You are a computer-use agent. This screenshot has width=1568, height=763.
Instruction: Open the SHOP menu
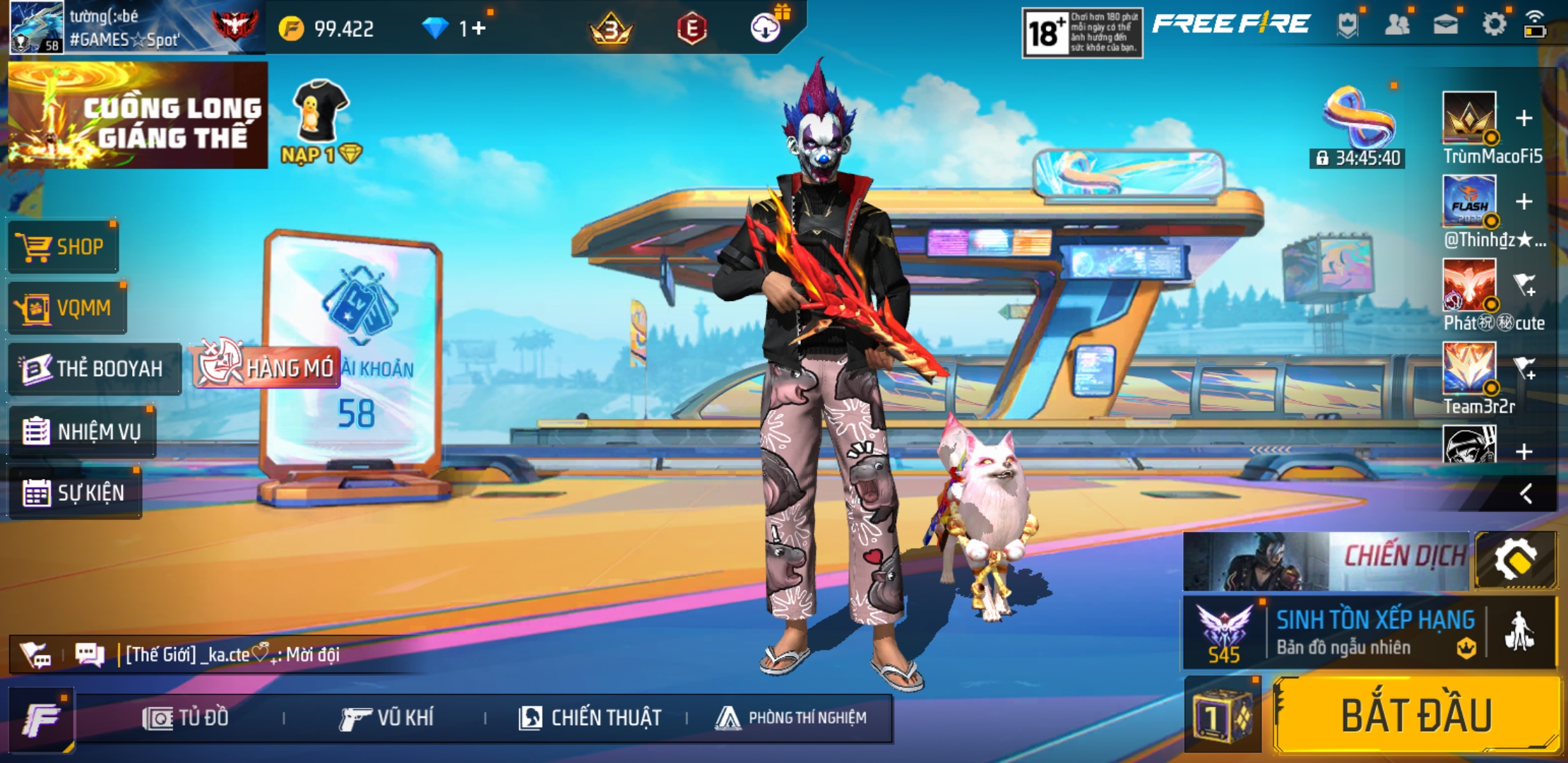tap(63, 247)
